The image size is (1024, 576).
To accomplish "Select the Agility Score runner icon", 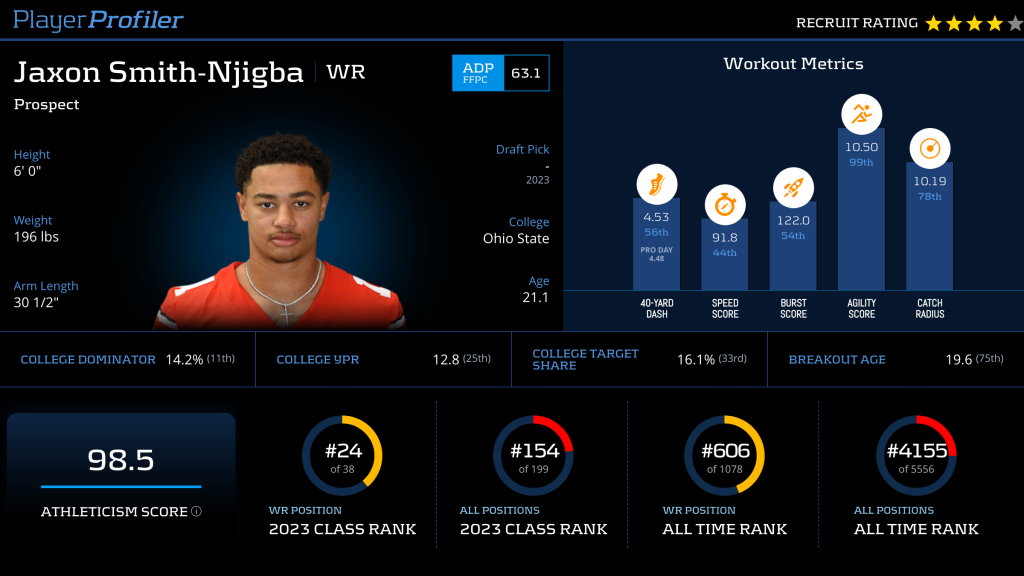I will [x=861, y=115].
